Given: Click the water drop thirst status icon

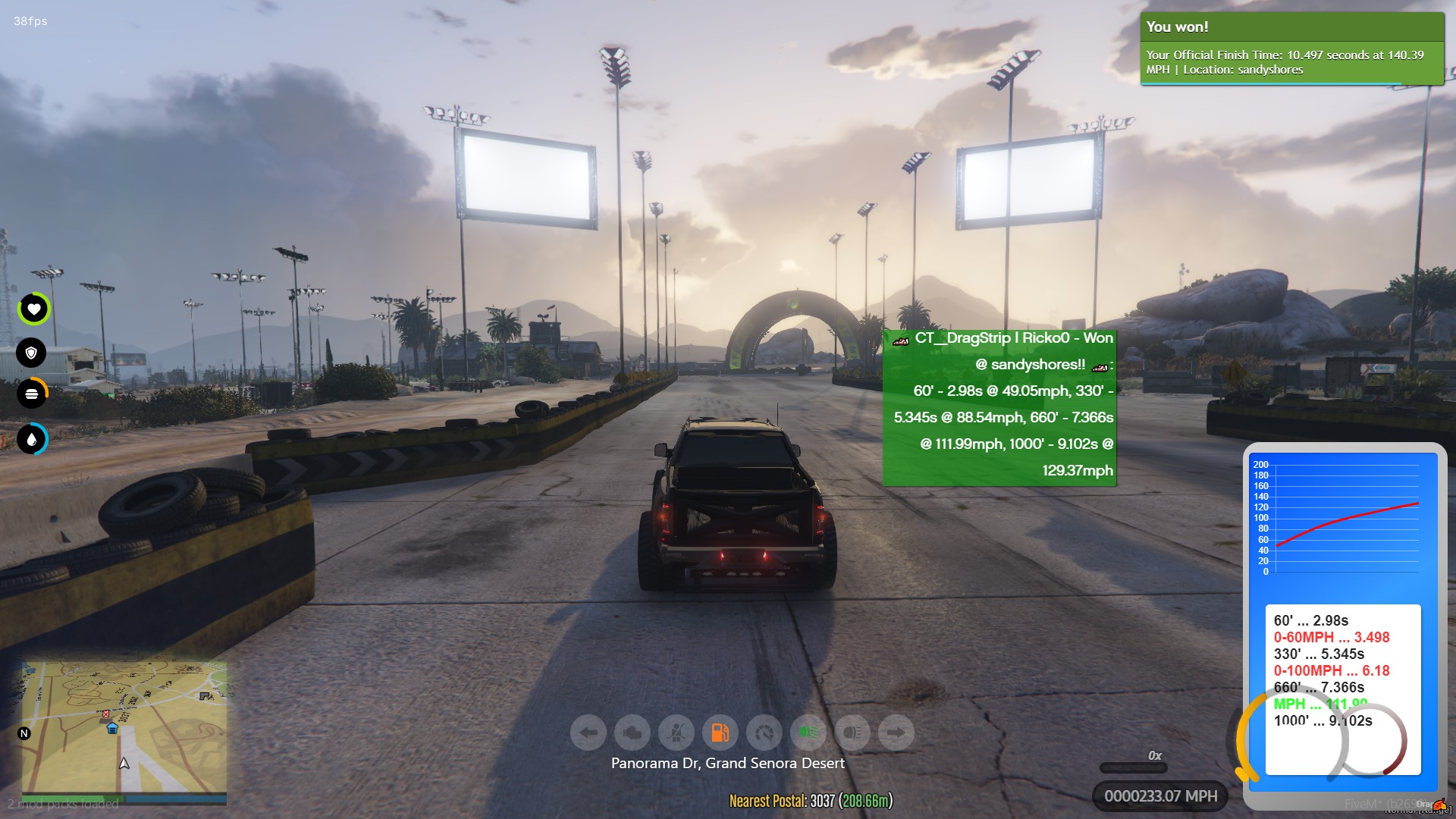Looking at the screenshot, I should [x=32, y=438].
